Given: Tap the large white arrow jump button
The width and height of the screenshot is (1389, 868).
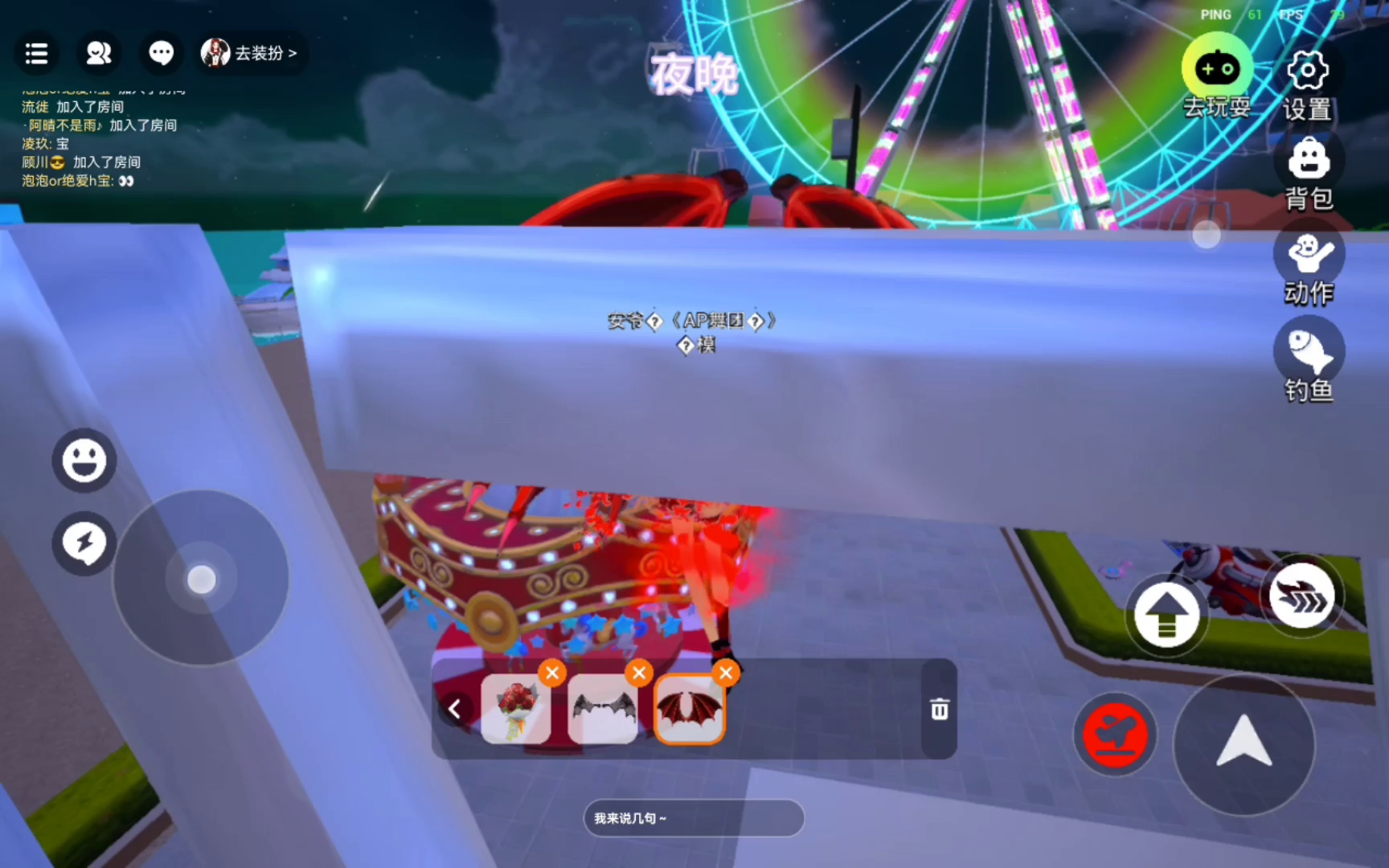Looking at the screenshot, I should coord(1244,743).
